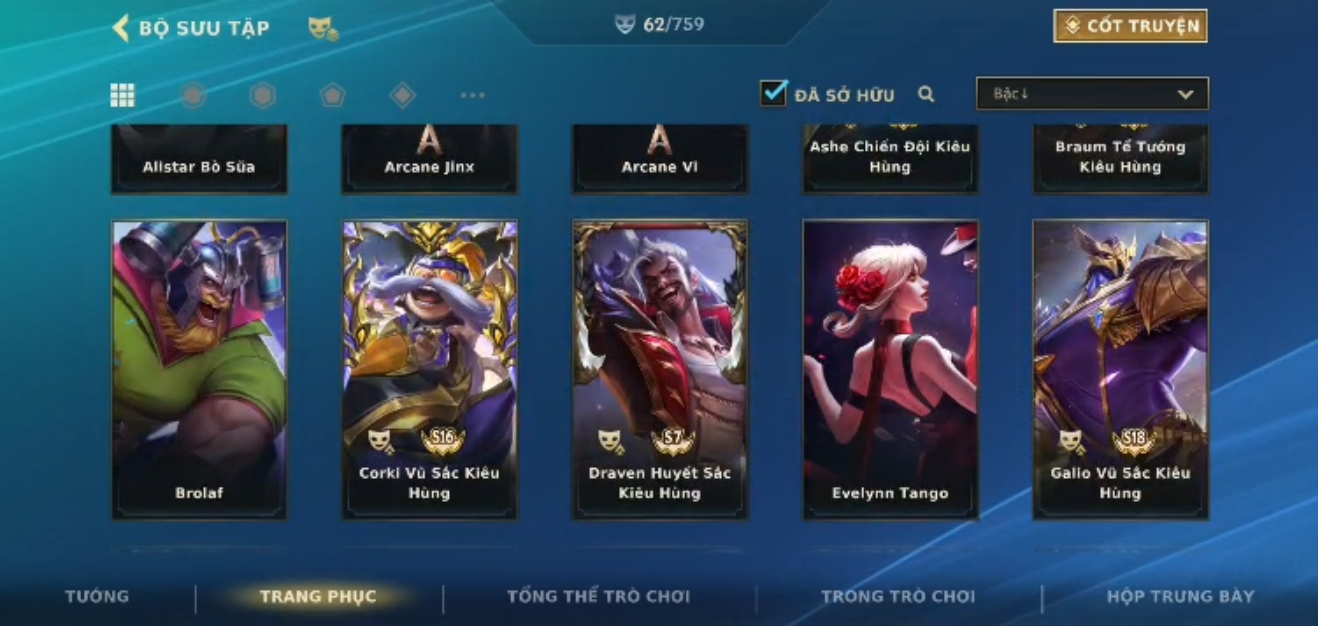The width and height of the screenshot is (1318, 626).
Task: Choose the Allstar Bò Sữa skin card
Action: pyautogui.click(x=200, y=158)
